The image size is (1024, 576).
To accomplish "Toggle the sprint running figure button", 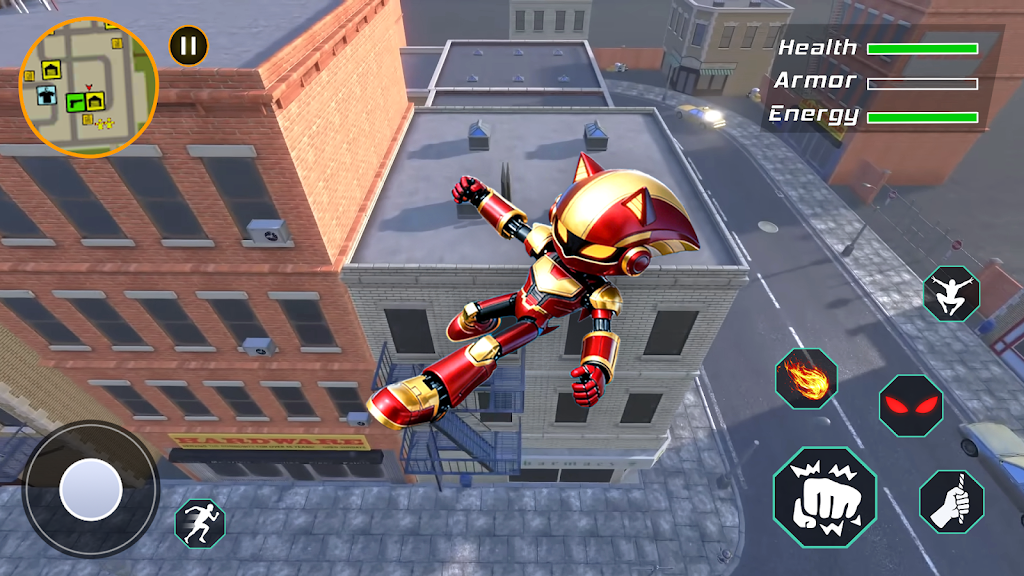I will (200, 522).
